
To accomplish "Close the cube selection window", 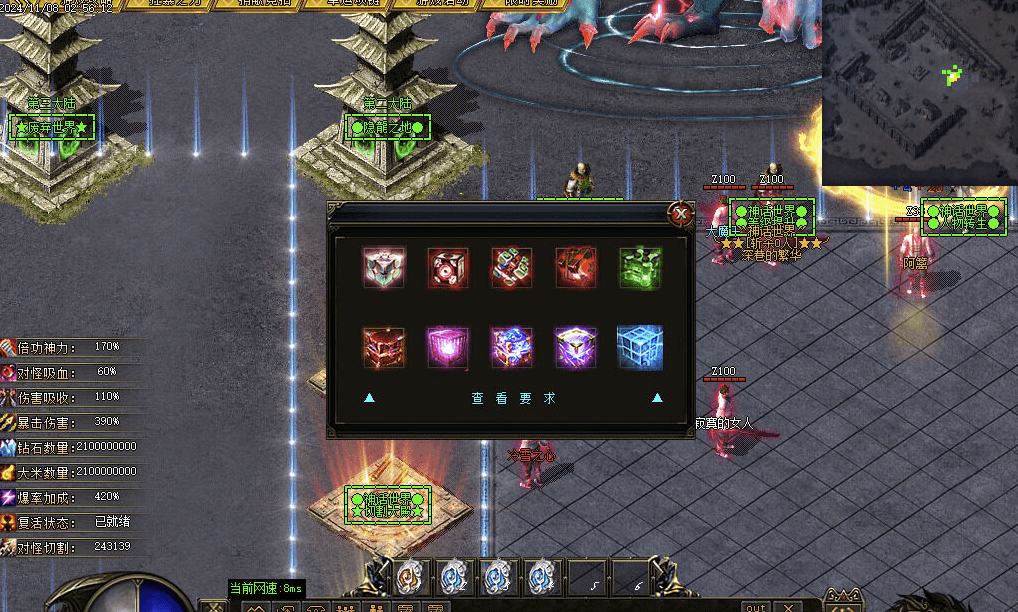I will [681, 213].
